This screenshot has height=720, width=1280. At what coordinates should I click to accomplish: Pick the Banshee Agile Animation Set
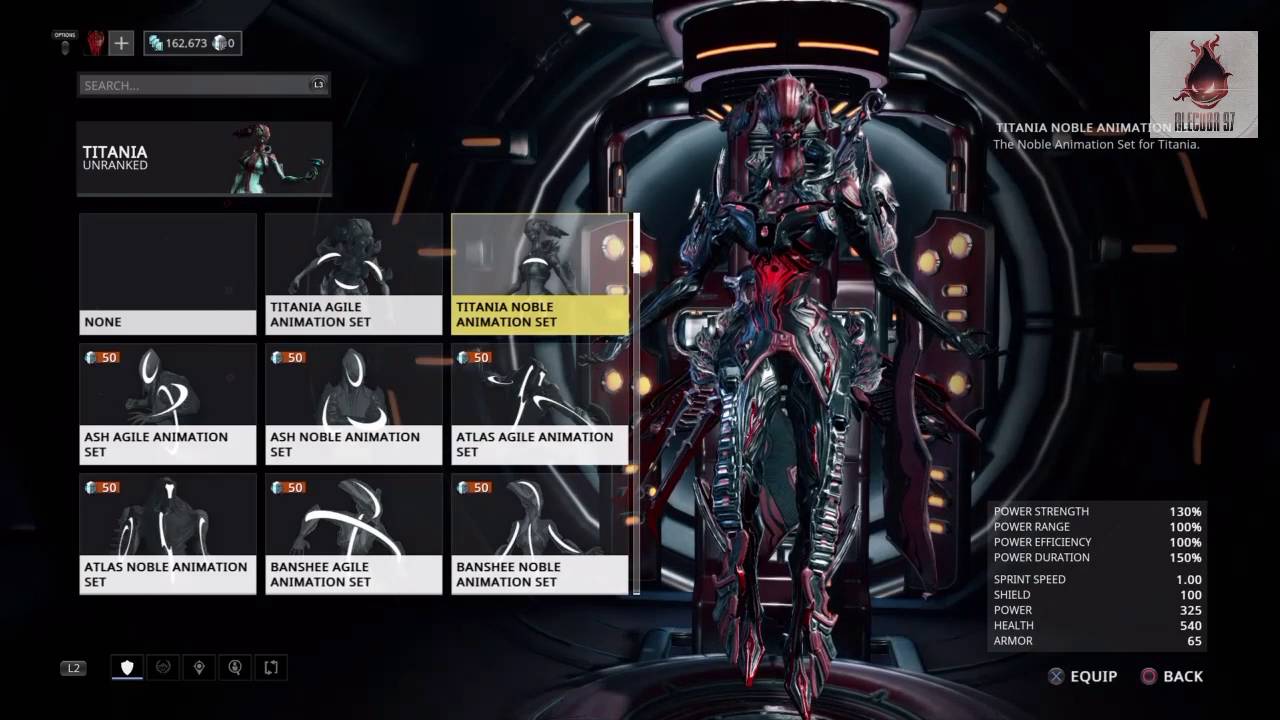coord(353,533)
